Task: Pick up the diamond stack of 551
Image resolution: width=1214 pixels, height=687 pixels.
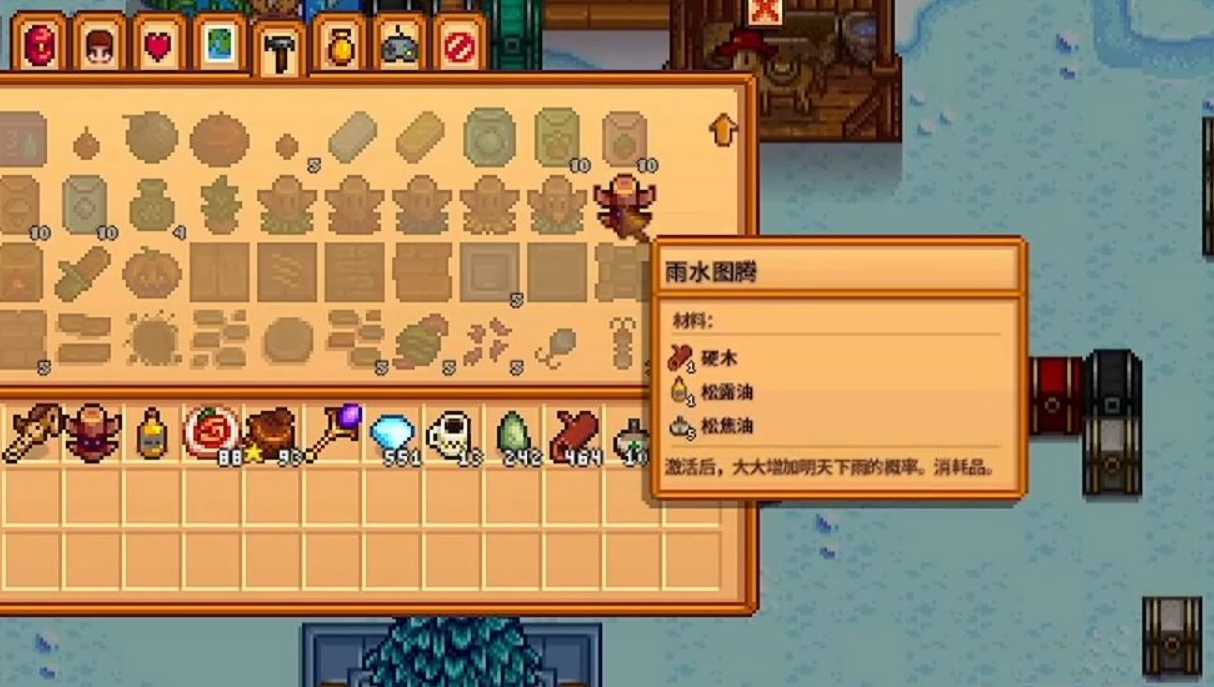Action: pyautogui.click(x=392, y=435)
